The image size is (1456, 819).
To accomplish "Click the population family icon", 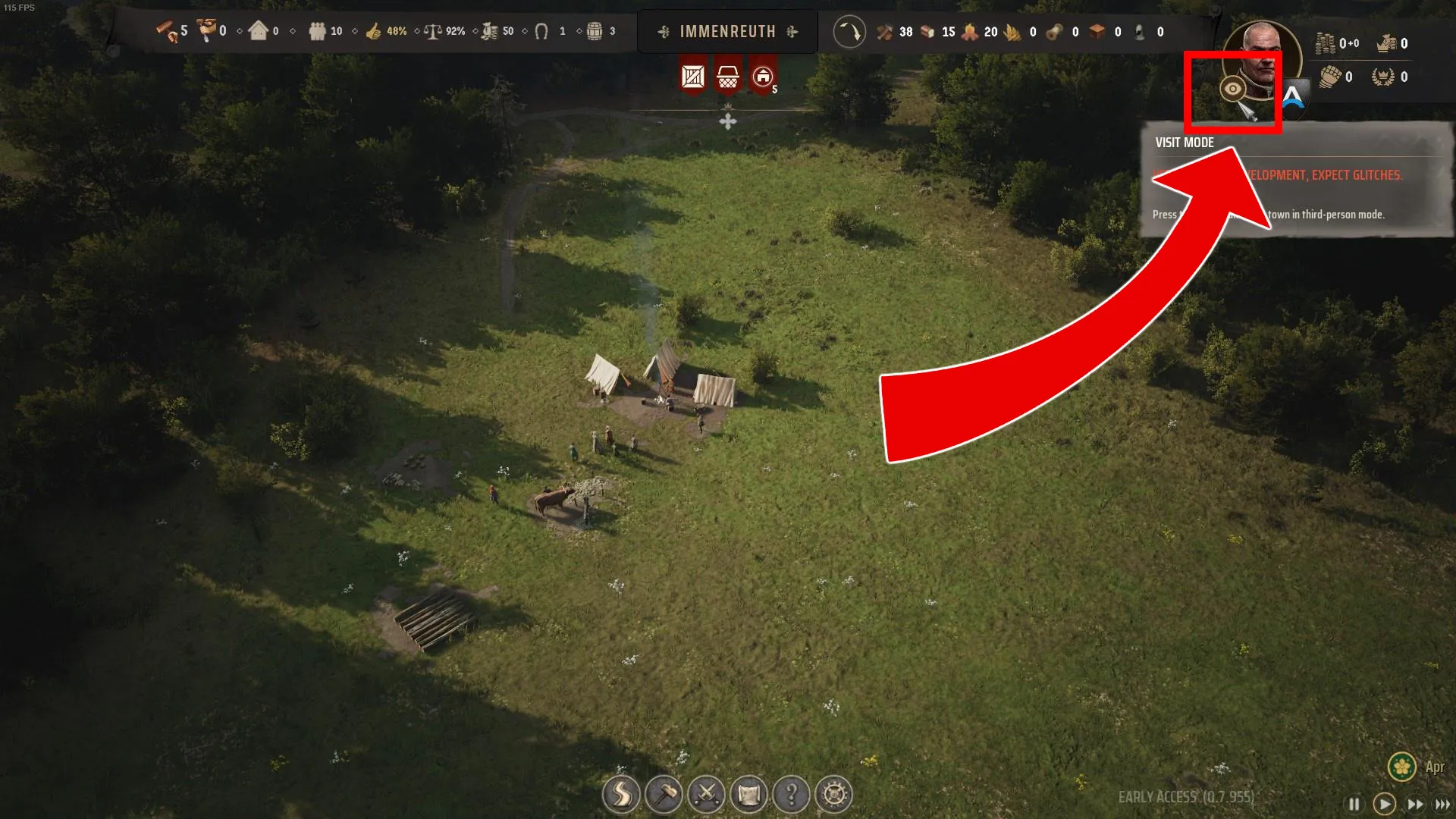I will pos(317,31).
